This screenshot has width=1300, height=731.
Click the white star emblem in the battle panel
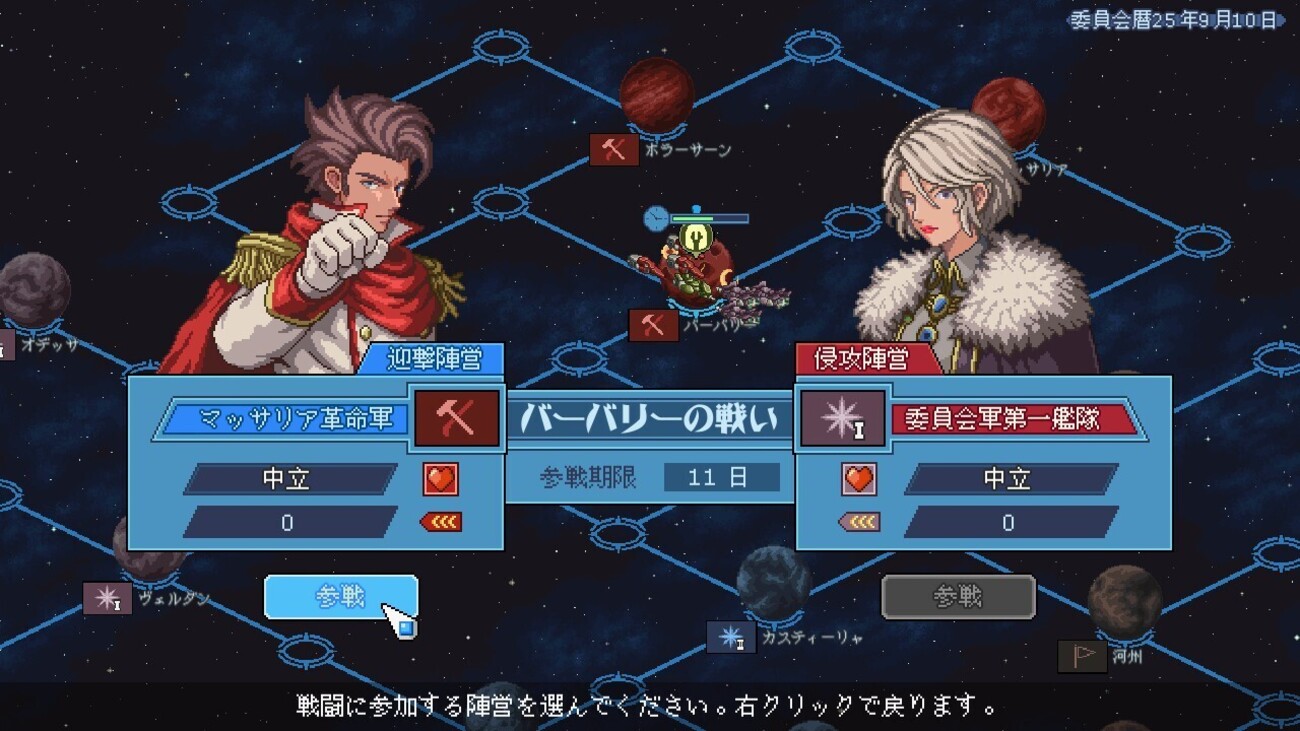[842, 418]
